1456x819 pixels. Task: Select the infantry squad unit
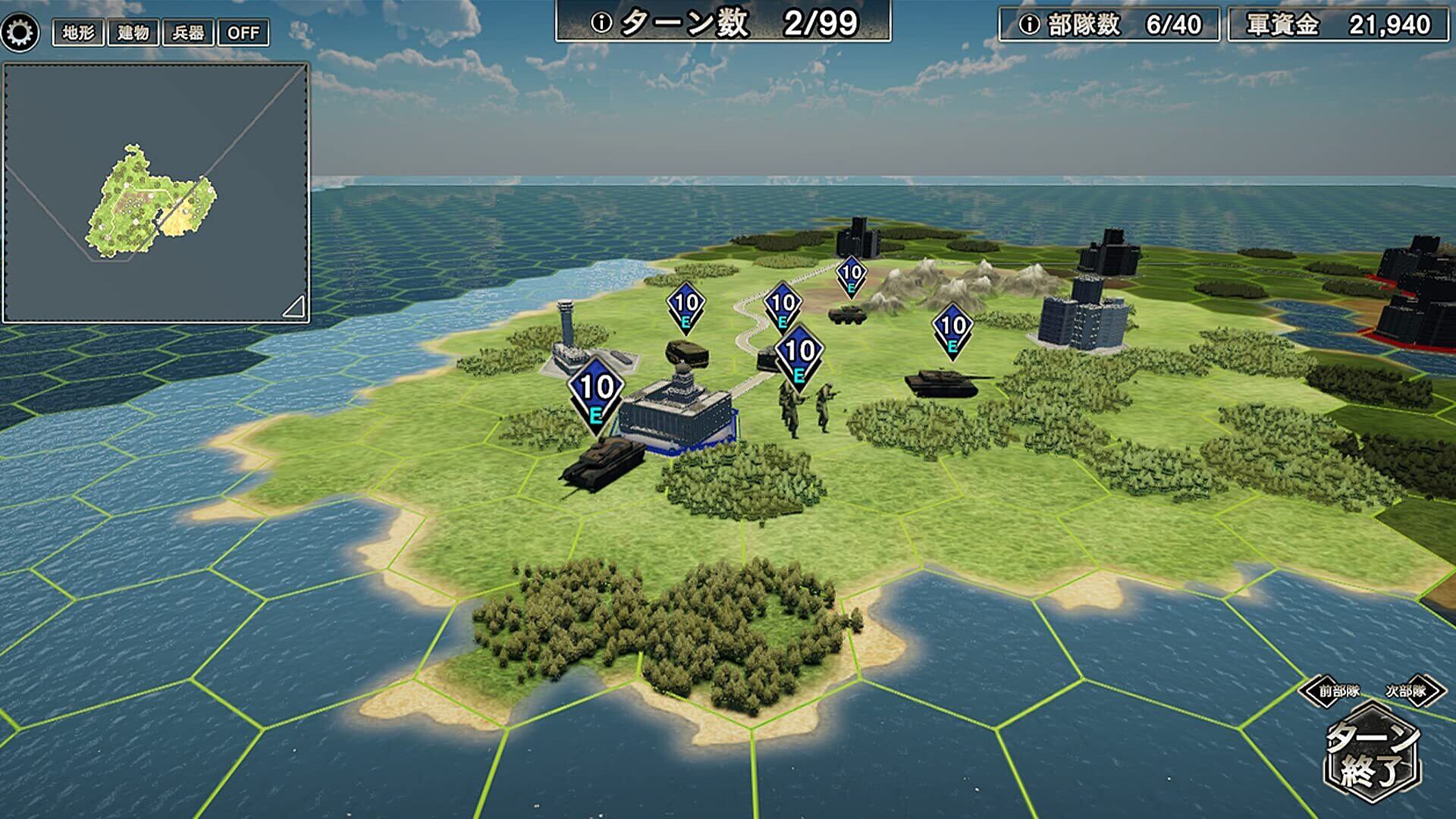(805, 407)
